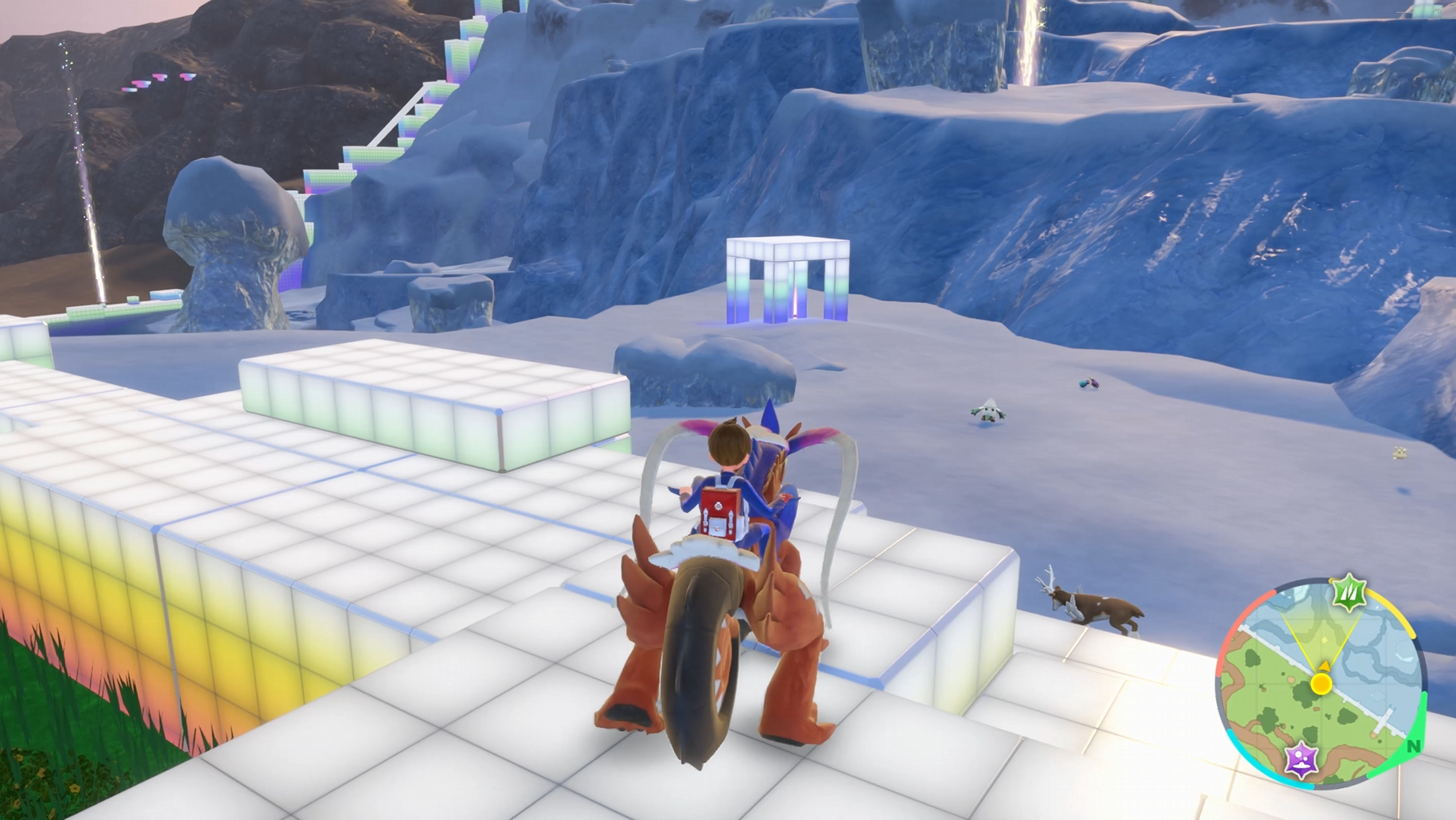Click the yellow player position marker
The width and height of the screenshot is (1456, 820).
[1322, 683]
